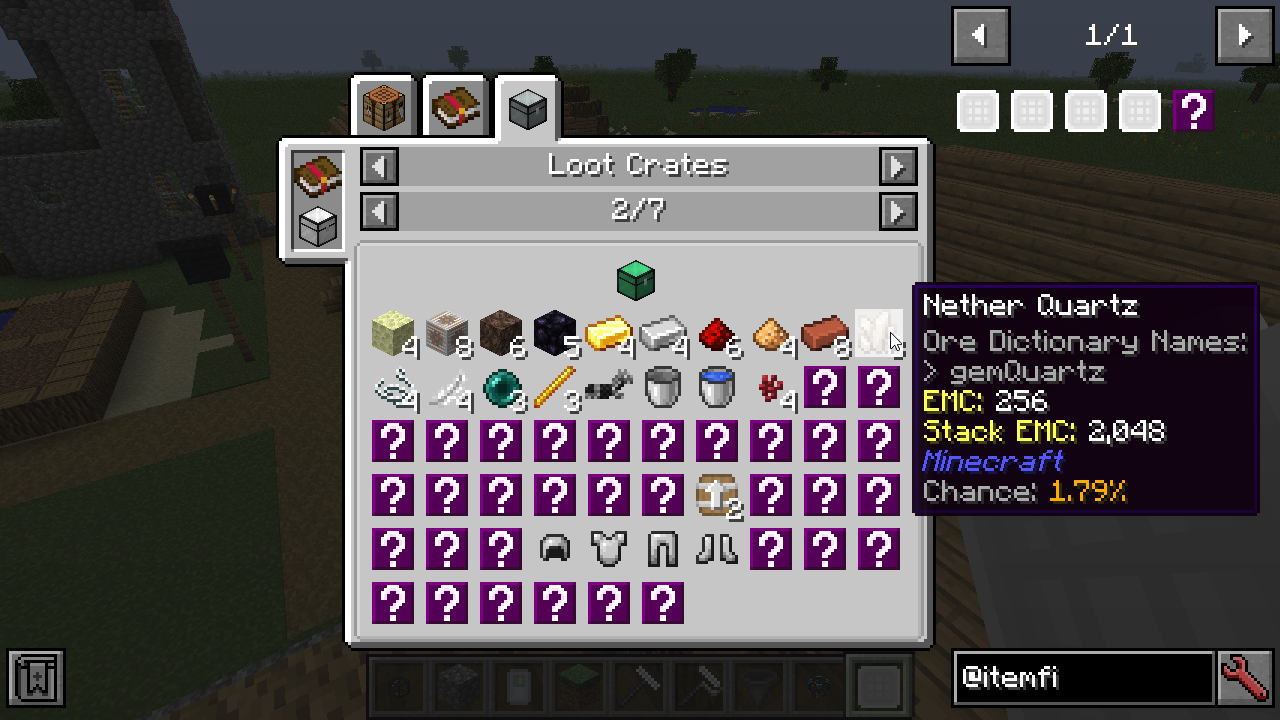Show the next loot crate page
1280x720 pixels.
(x=898, y=211)
